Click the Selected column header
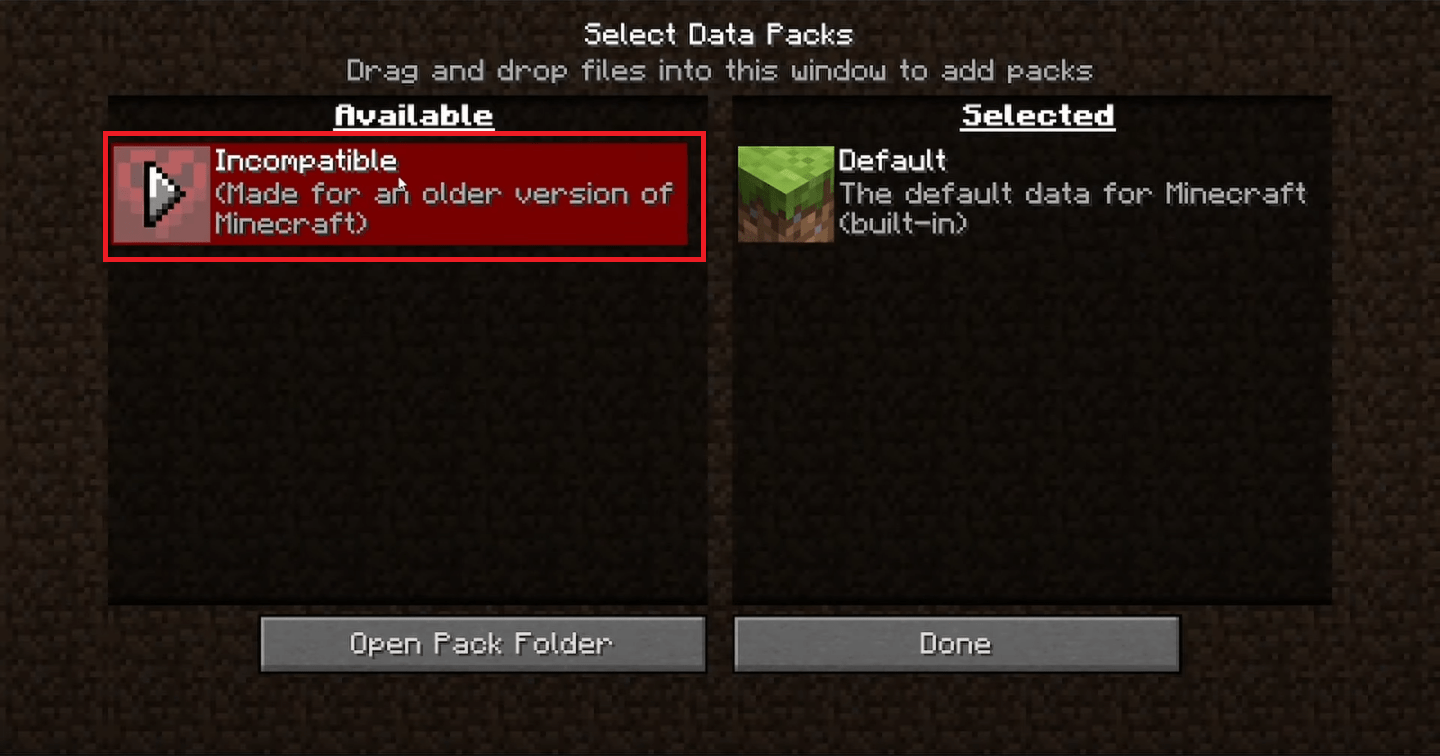This screenshot has height=756, width=1440. [x=1037, y=115]
